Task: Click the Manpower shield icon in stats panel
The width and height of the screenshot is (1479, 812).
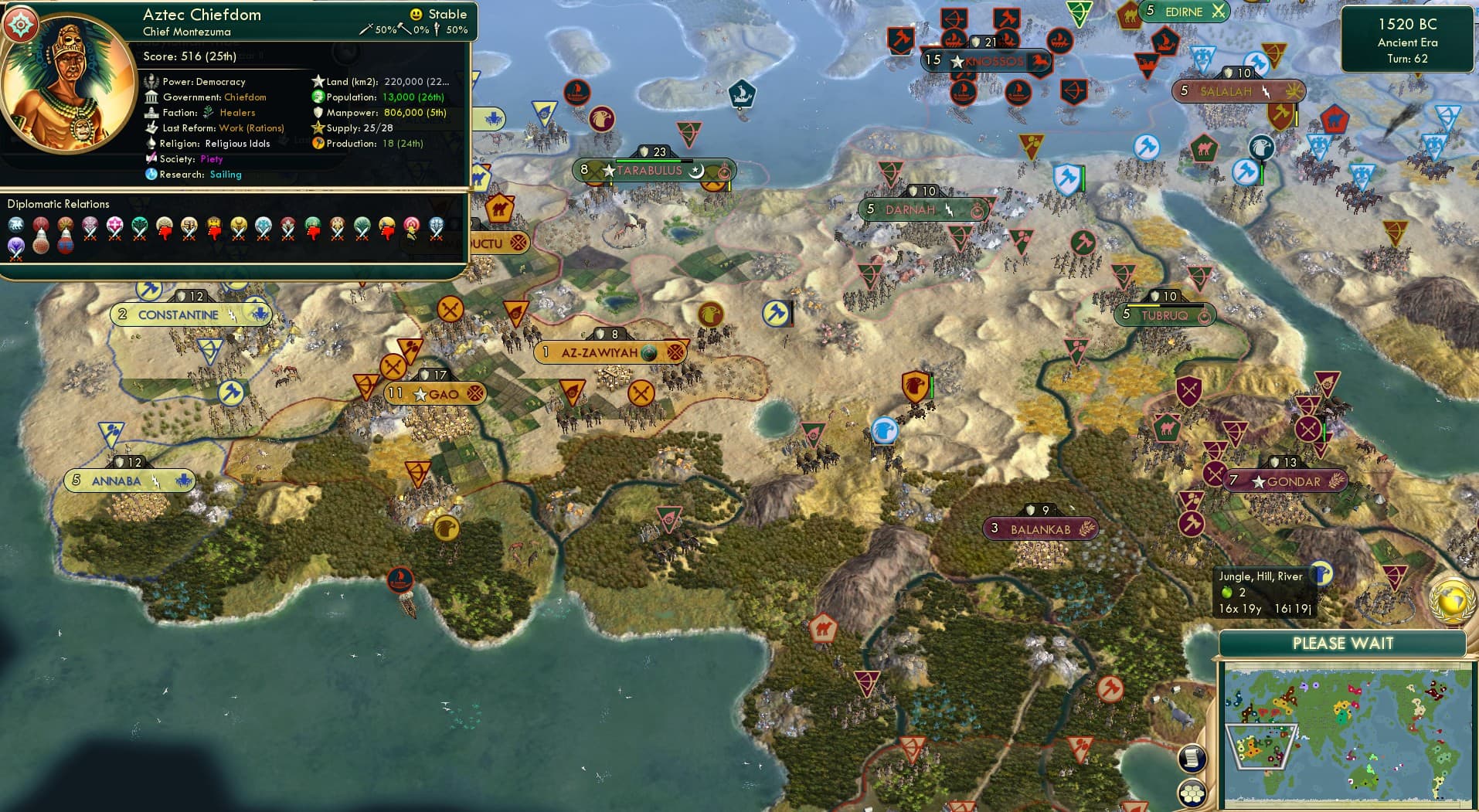Action: point(318,112)
